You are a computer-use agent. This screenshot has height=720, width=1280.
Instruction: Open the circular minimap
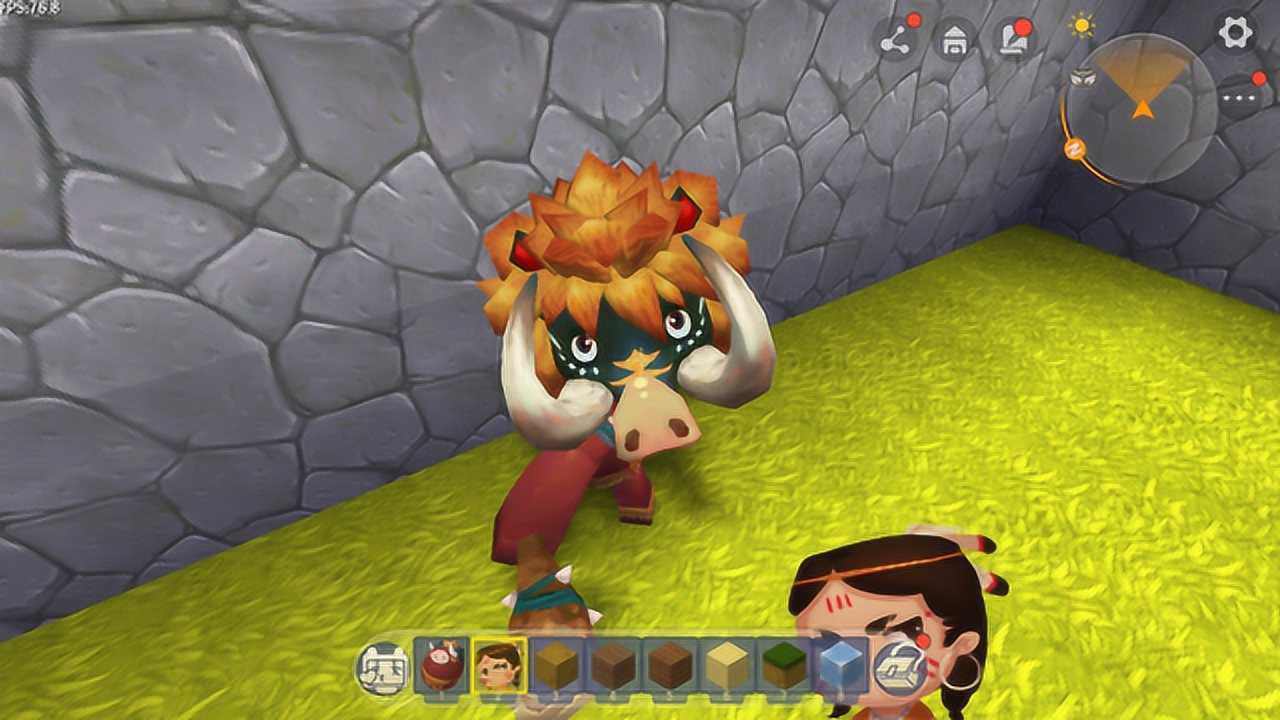(x=1140, y=108)
